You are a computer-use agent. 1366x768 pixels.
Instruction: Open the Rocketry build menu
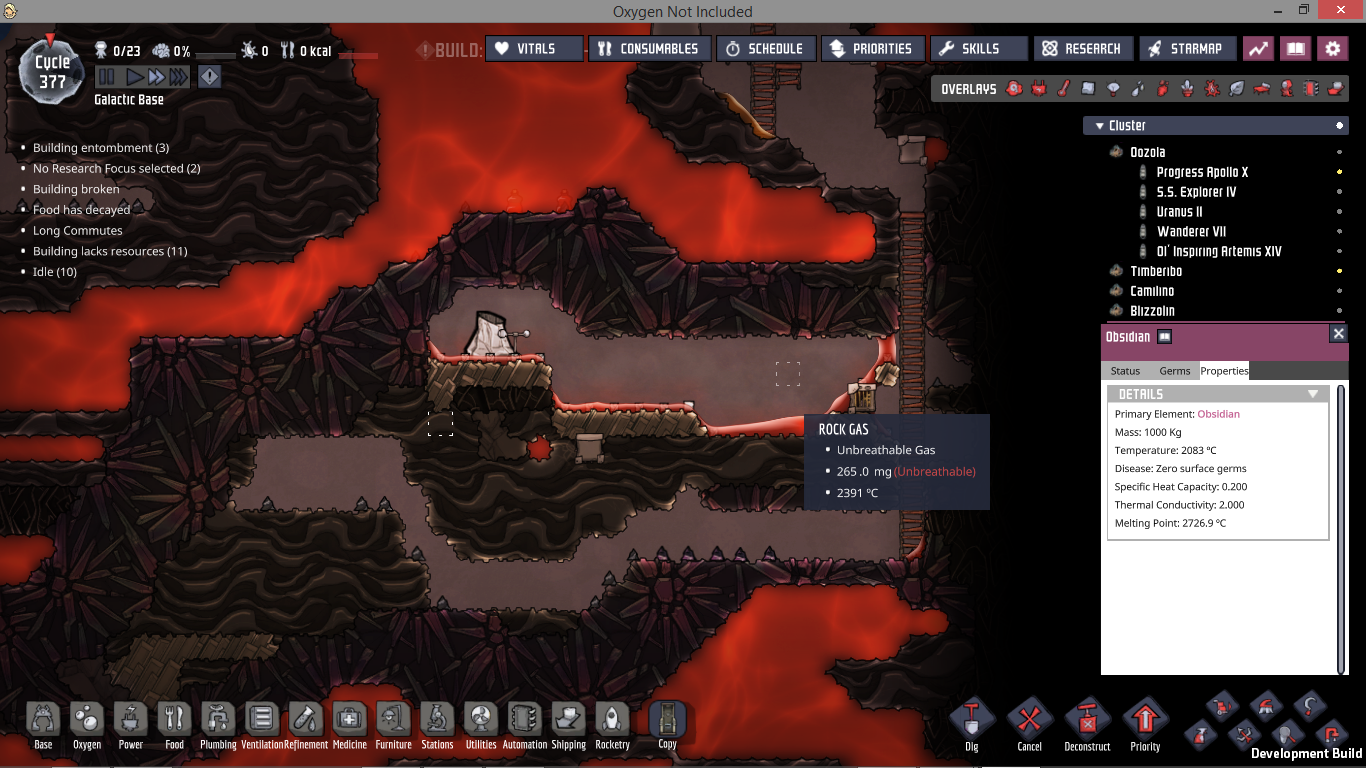coord(612,723)
